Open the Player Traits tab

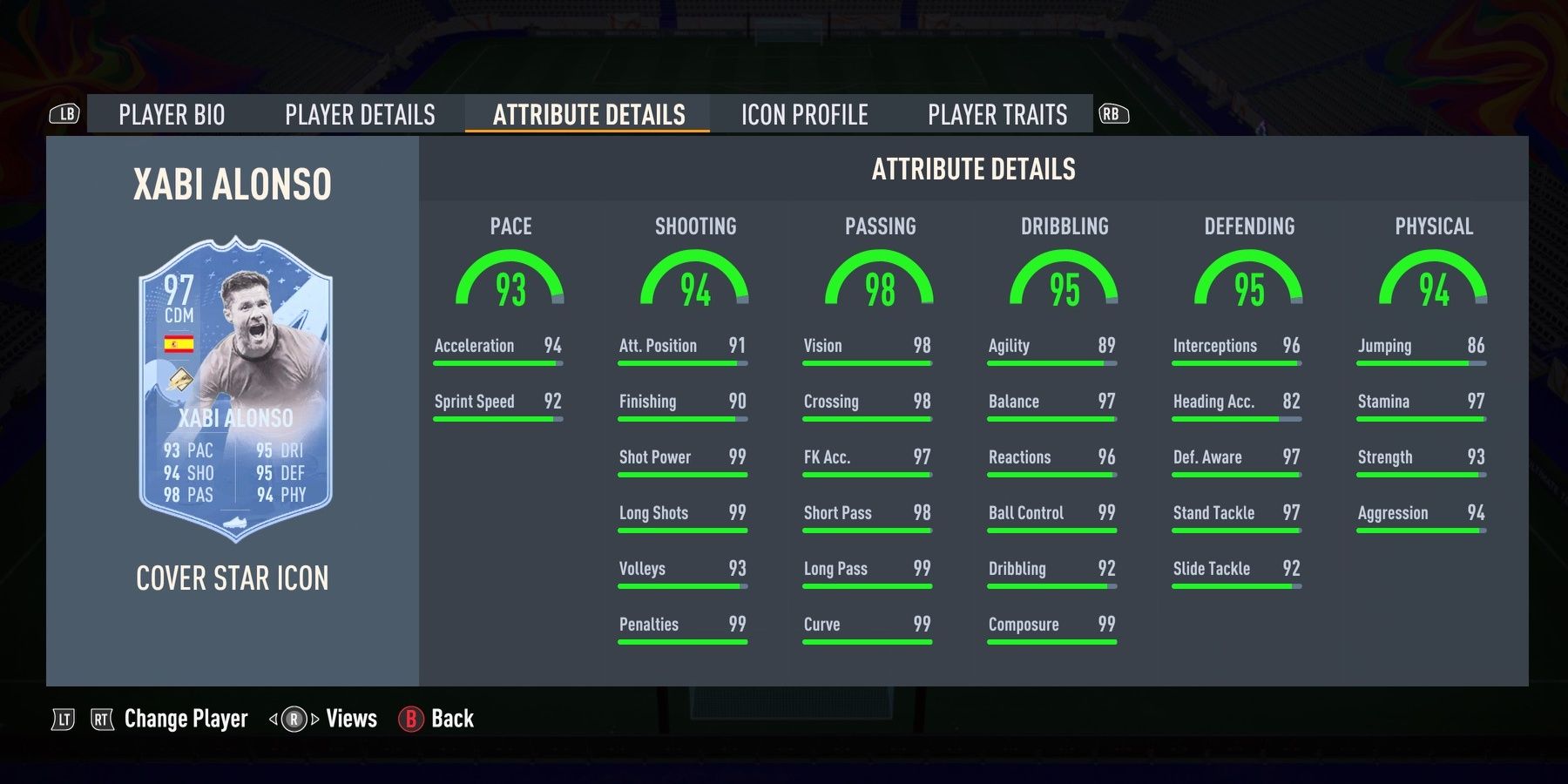[x=997, y=114]
